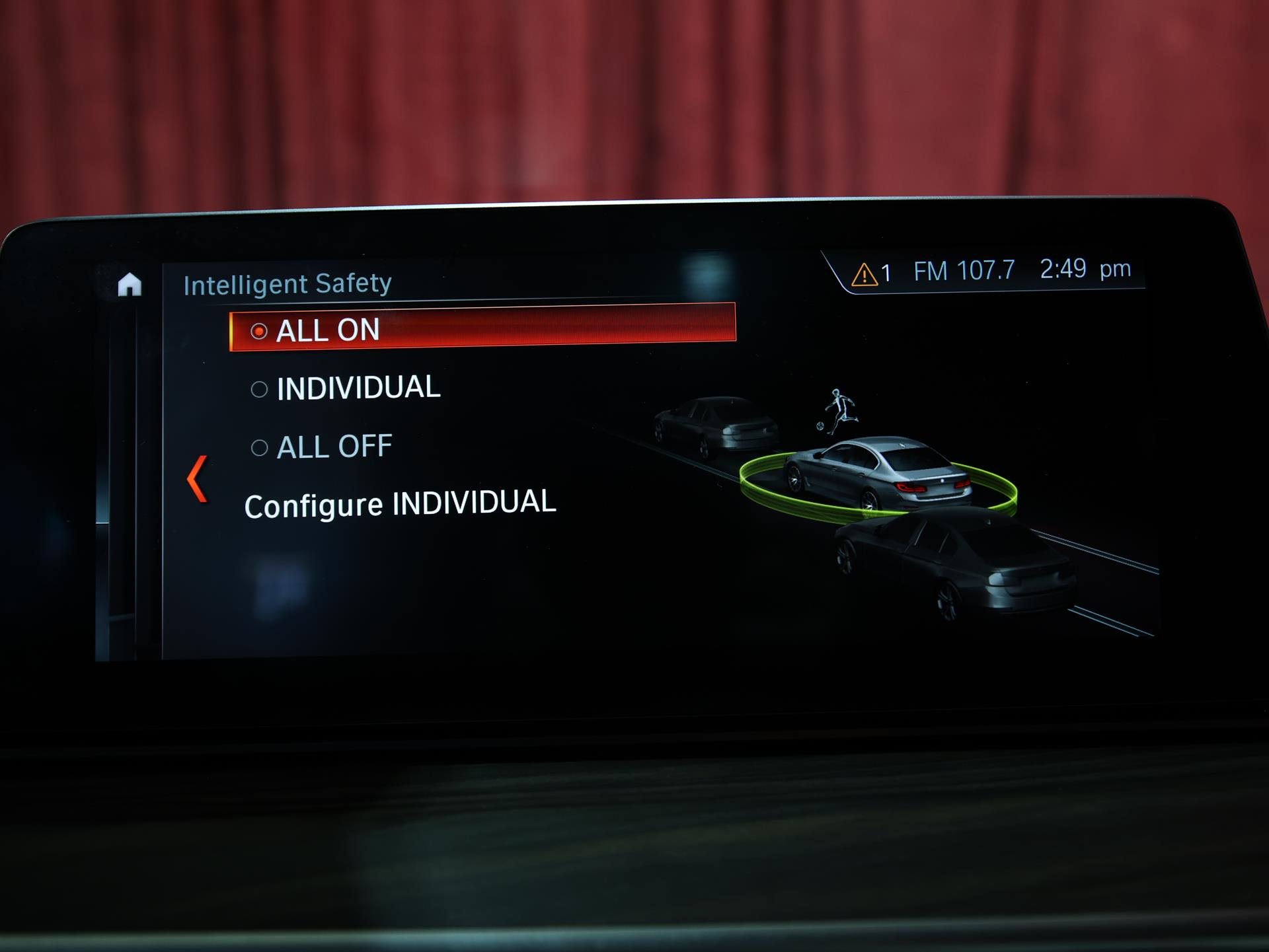Choose the INDIVIDUAL safety mode
1269x952 pixels.
tap(346, 388)
